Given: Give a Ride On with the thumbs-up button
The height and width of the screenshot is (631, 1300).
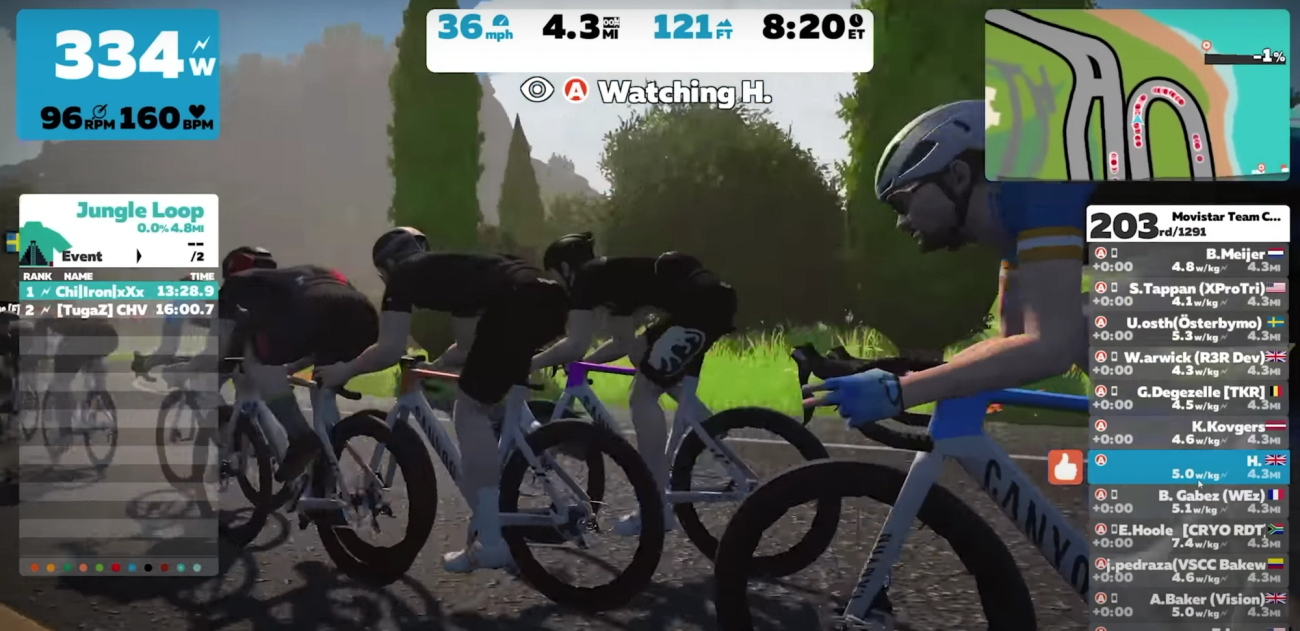Looking at the screenshot, I should click(1065, 467).
